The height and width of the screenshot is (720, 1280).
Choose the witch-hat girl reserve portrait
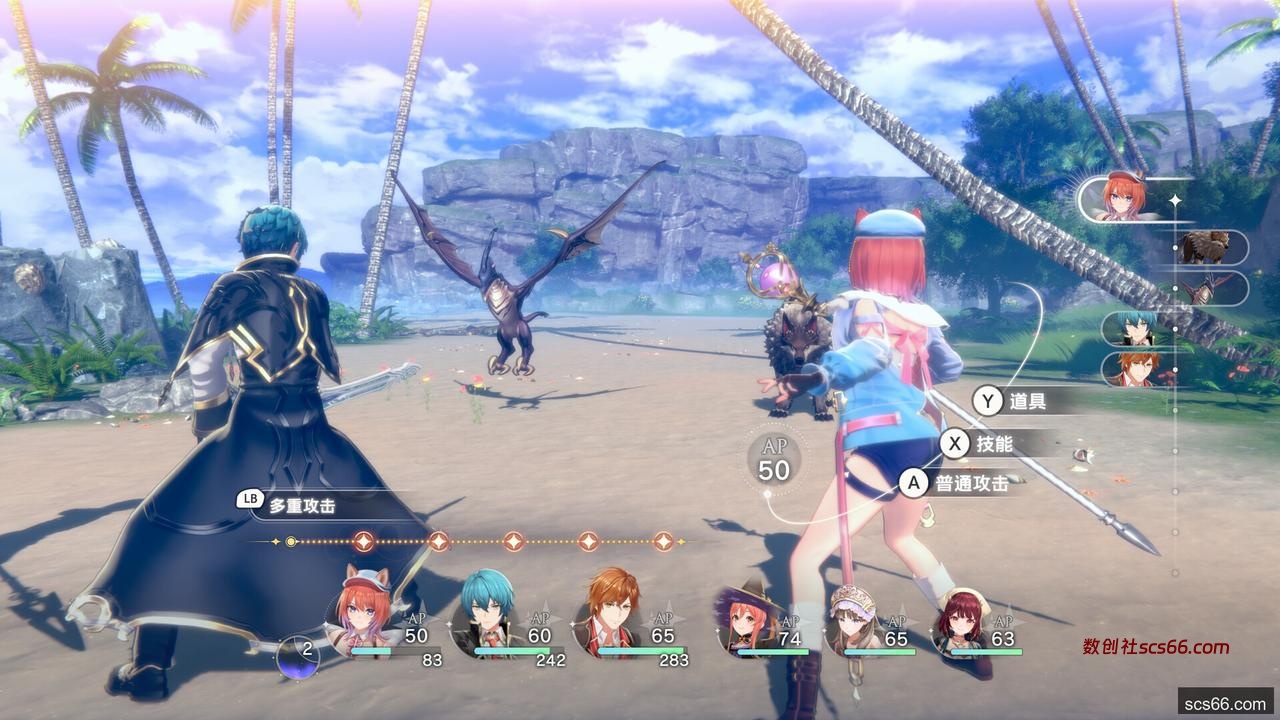point(745,622)
